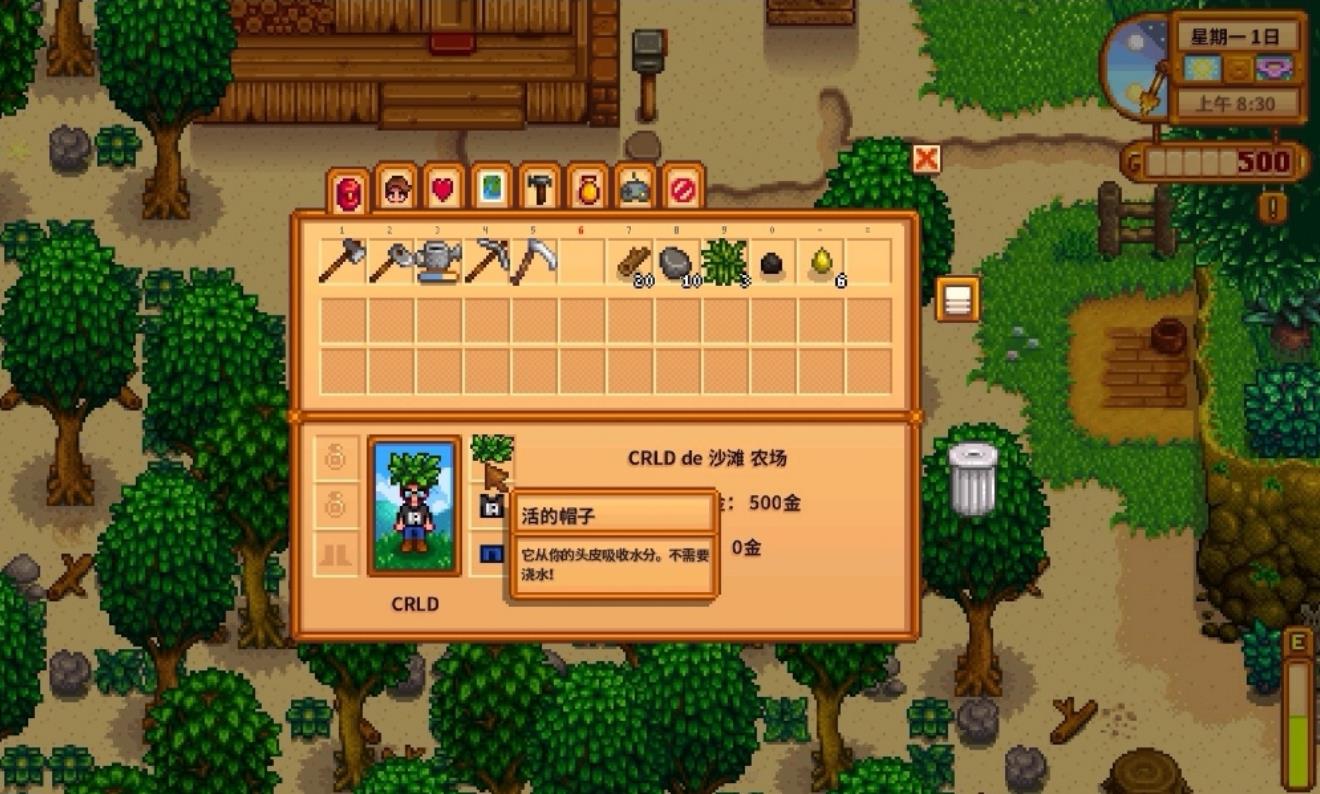Click the organize inventory button

pos(957,299)
